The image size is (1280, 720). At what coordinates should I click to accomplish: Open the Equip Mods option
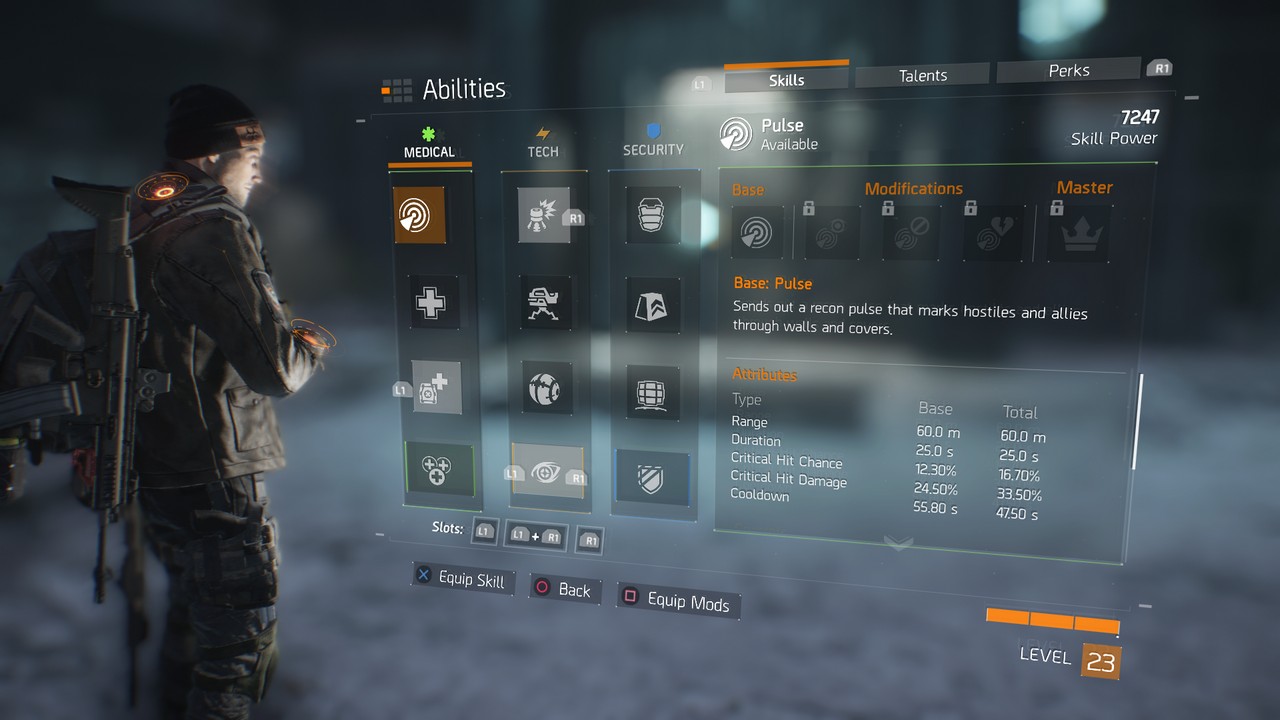click(676, 600)
